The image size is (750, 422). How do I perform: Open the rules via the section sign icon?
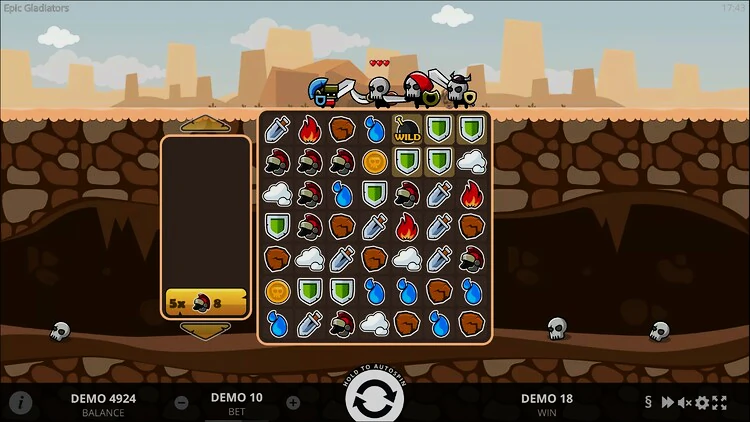(648, 403)
